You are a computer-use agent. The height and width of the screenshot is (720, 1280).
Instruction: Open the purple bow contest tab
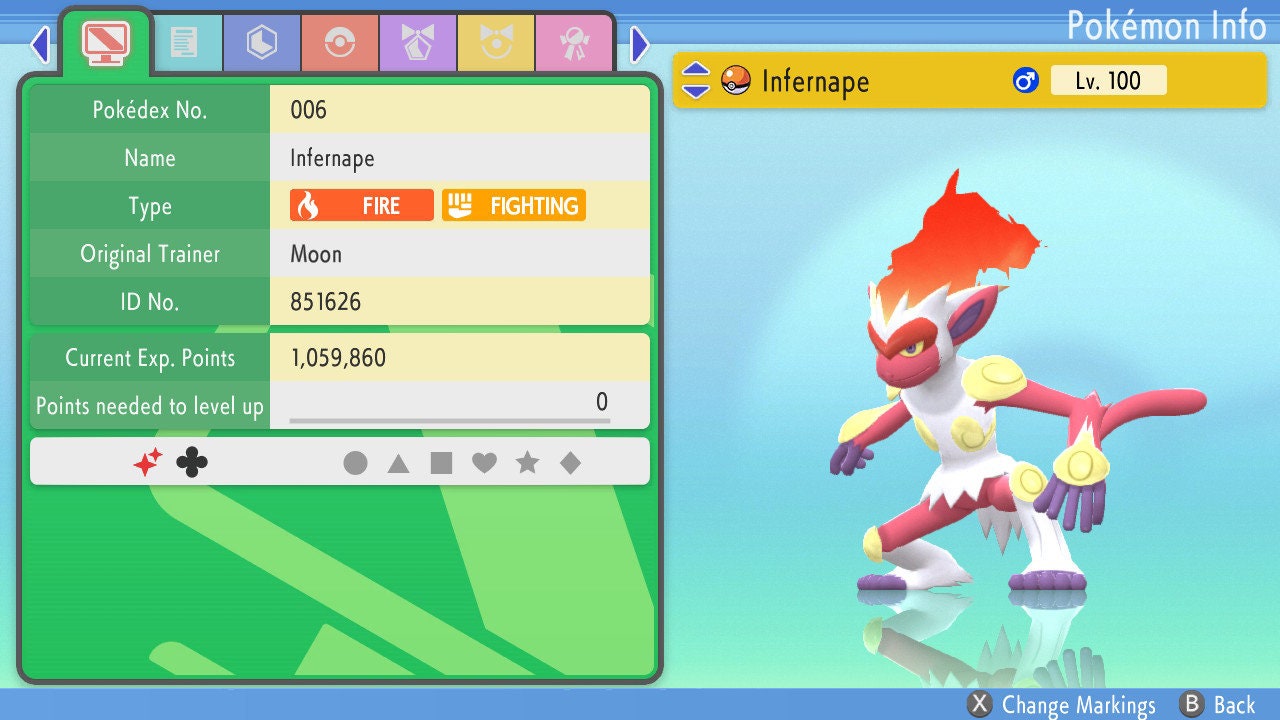[418, 43]
